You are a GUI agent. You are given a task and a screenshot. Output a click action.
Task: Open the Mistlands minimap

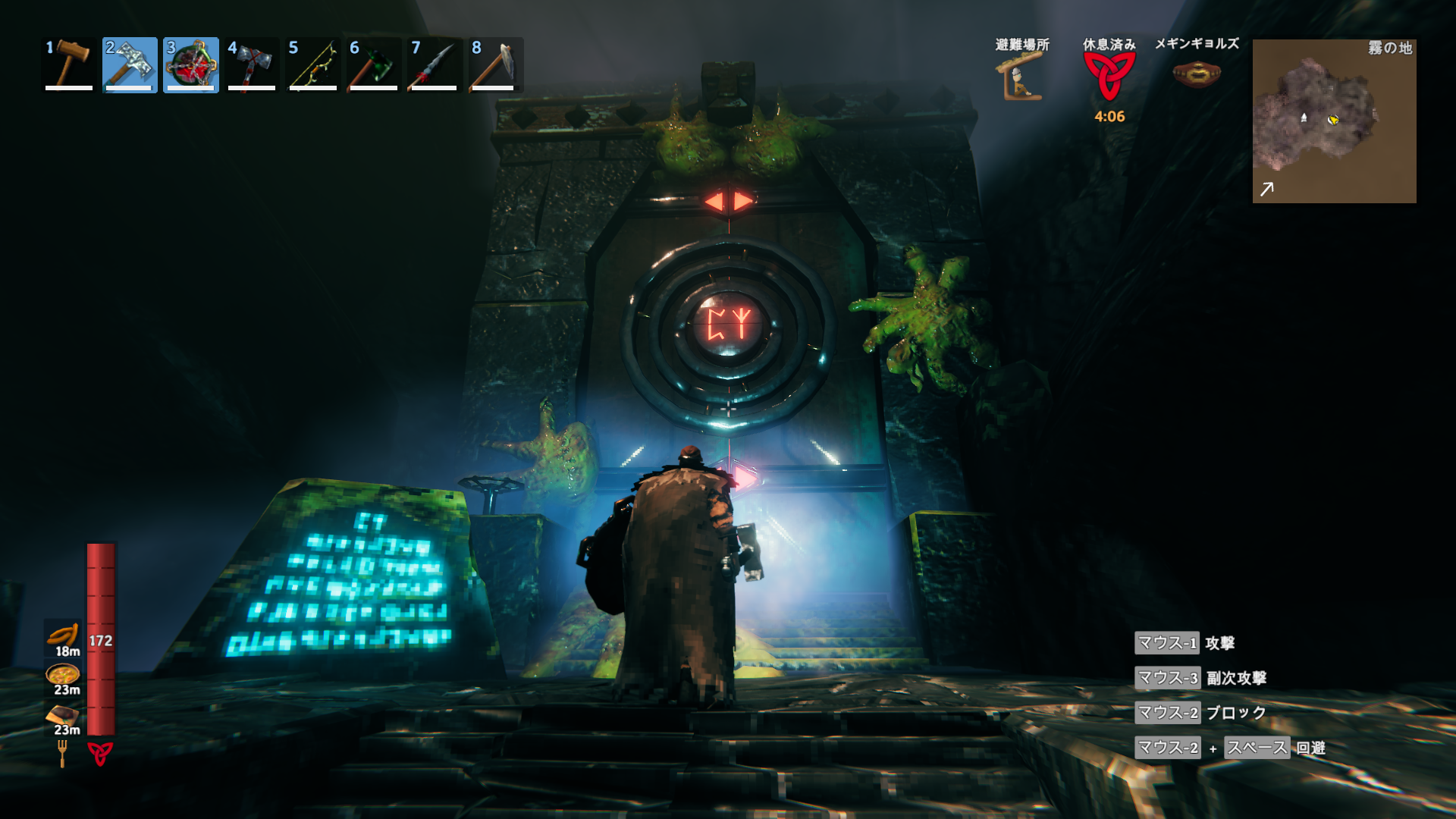(x=1334, y=121)
